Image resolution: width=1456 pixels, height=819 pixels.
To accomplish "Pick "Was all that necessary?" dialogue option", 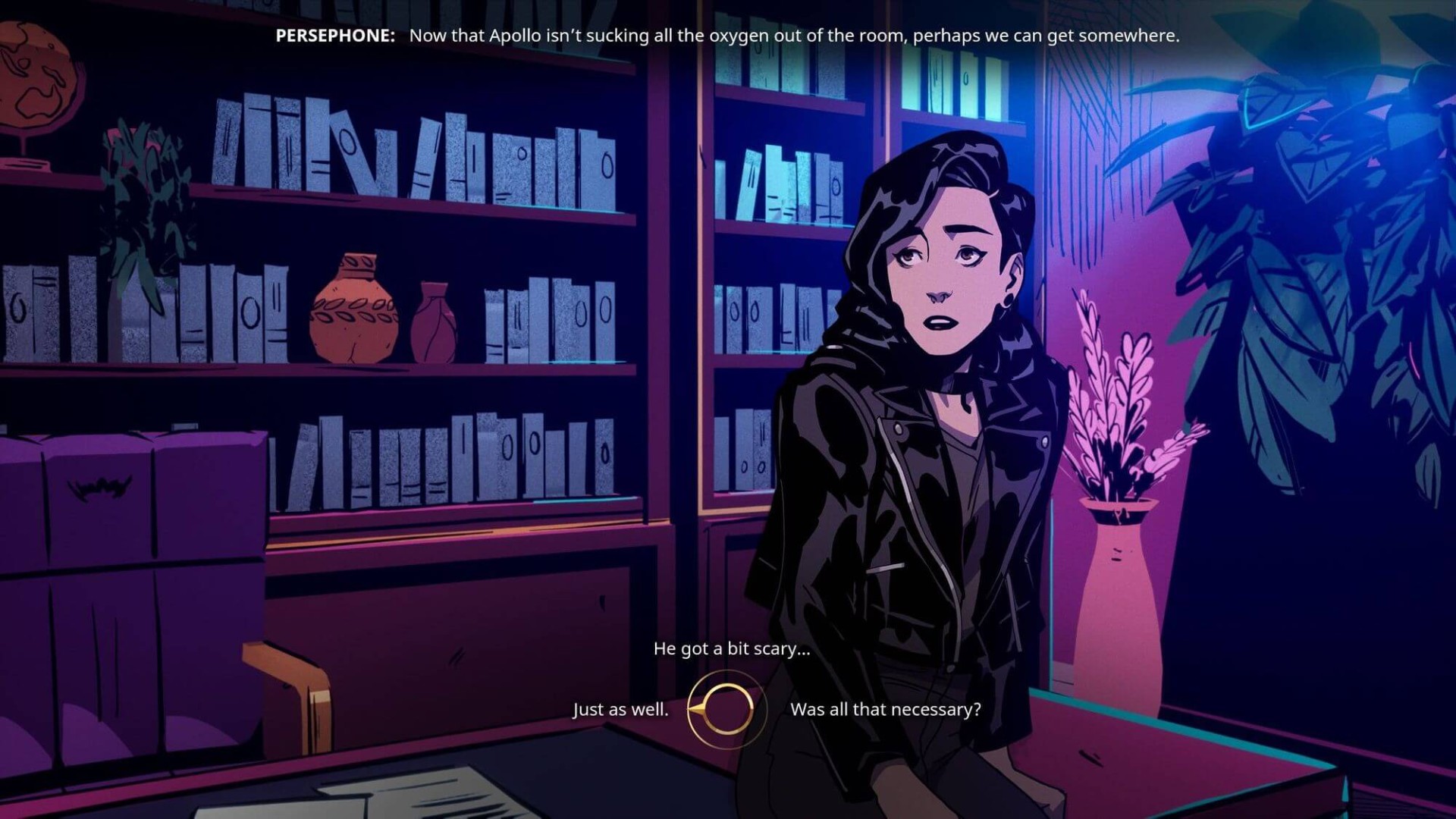I will point(885,710).
